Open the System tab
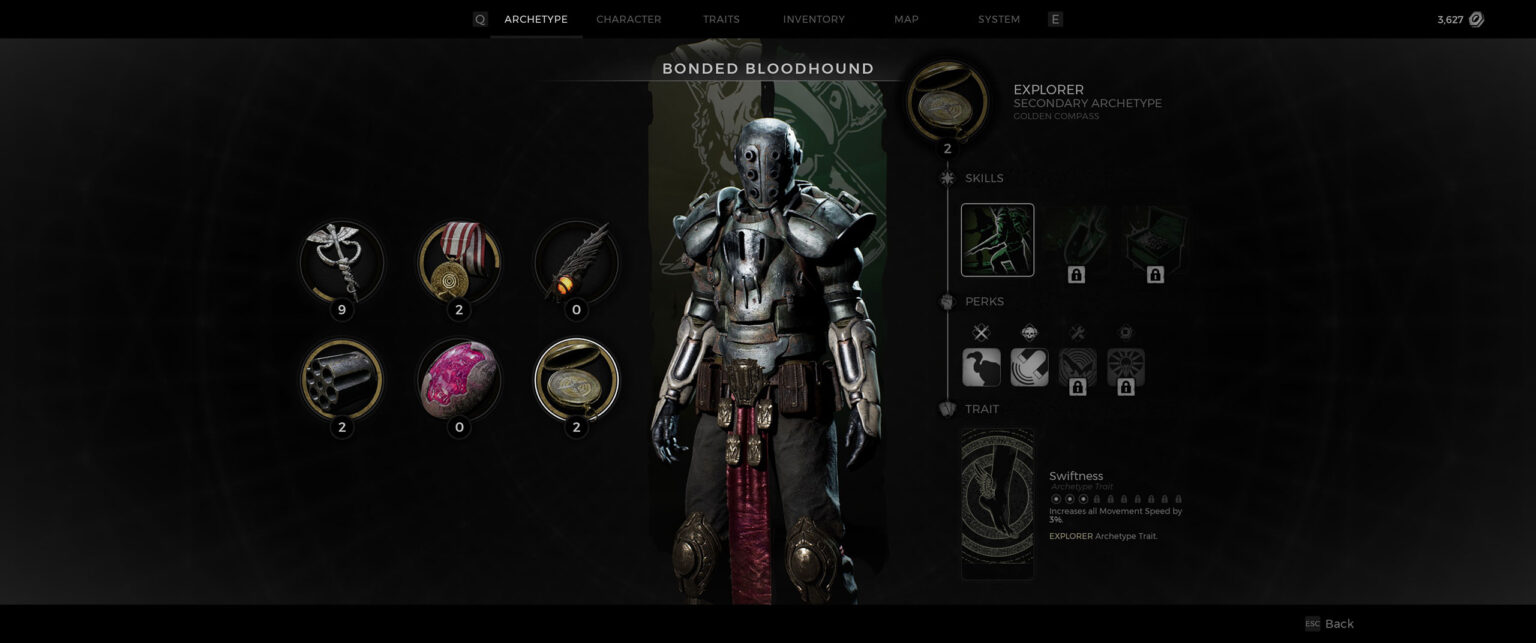This screenshot has width=1536, height=643. [999, 19]
